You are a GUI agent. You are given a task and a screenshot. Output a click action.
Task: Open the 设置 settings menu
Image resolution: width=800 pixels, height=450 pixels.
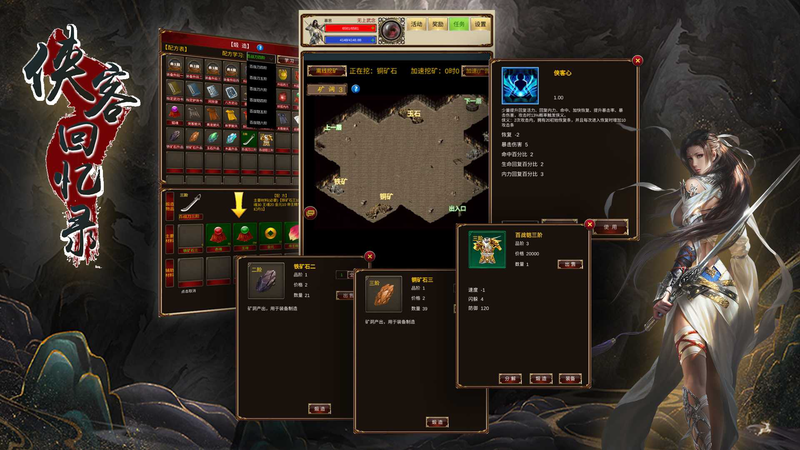[x=481, y=24]
